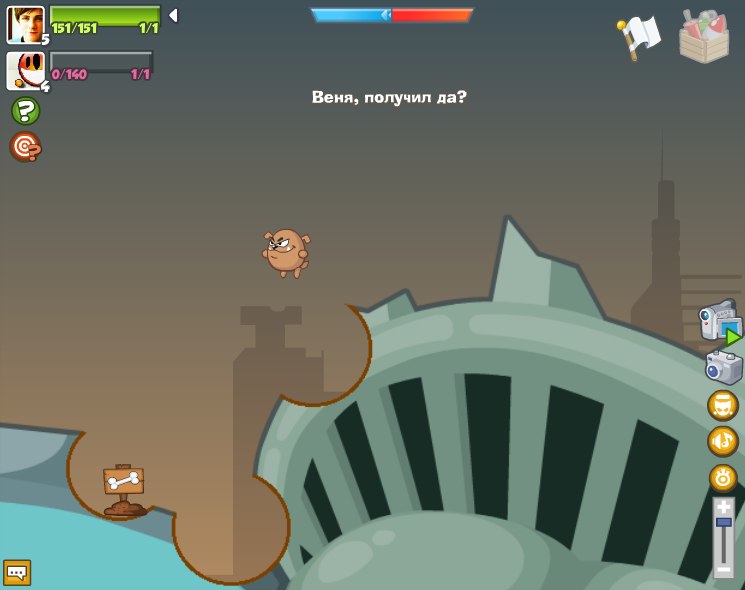The image size is (745, 590).
Task: Click the blue zoom slider handle
Action: 724,523
